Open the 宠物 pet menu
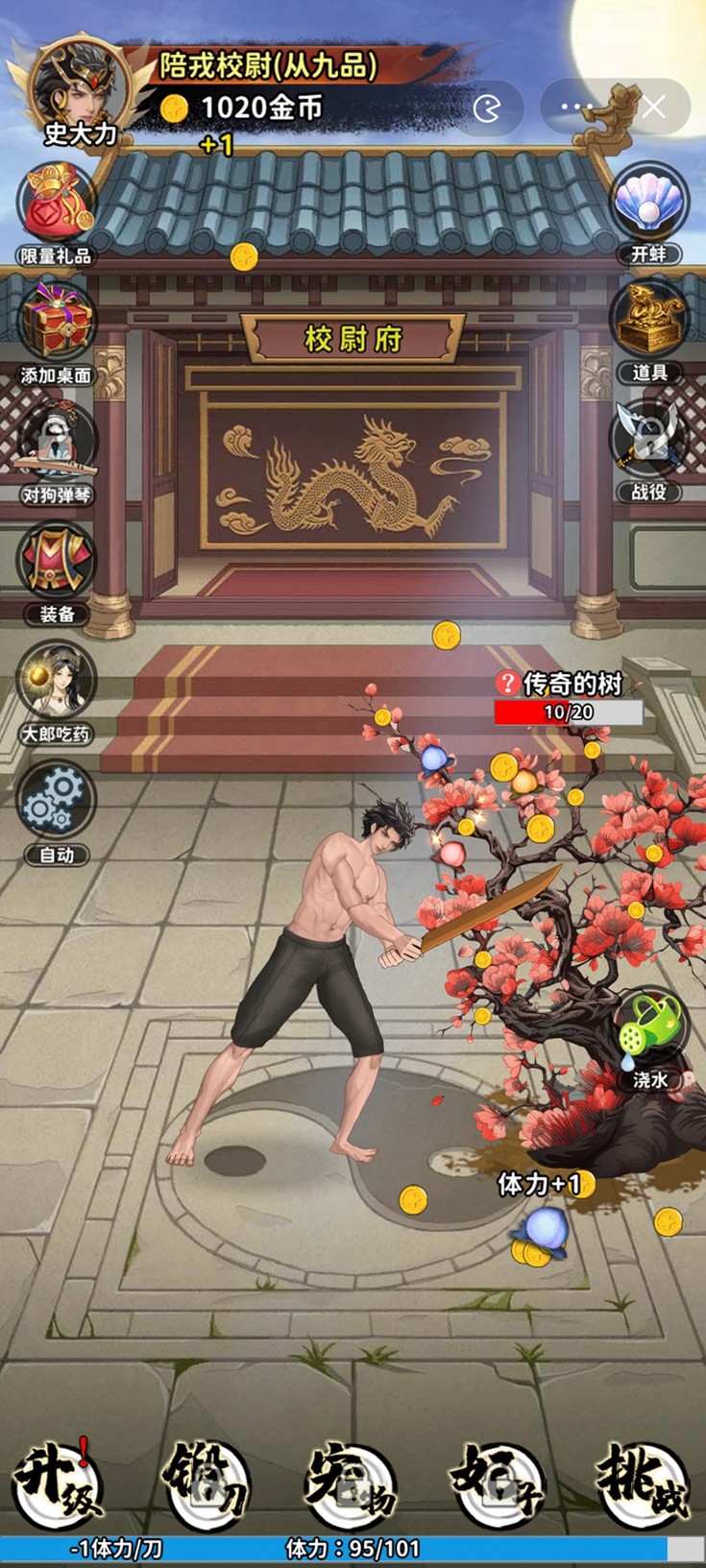706x1568 pixels. pyautogui.click(x=353, y=1484)
